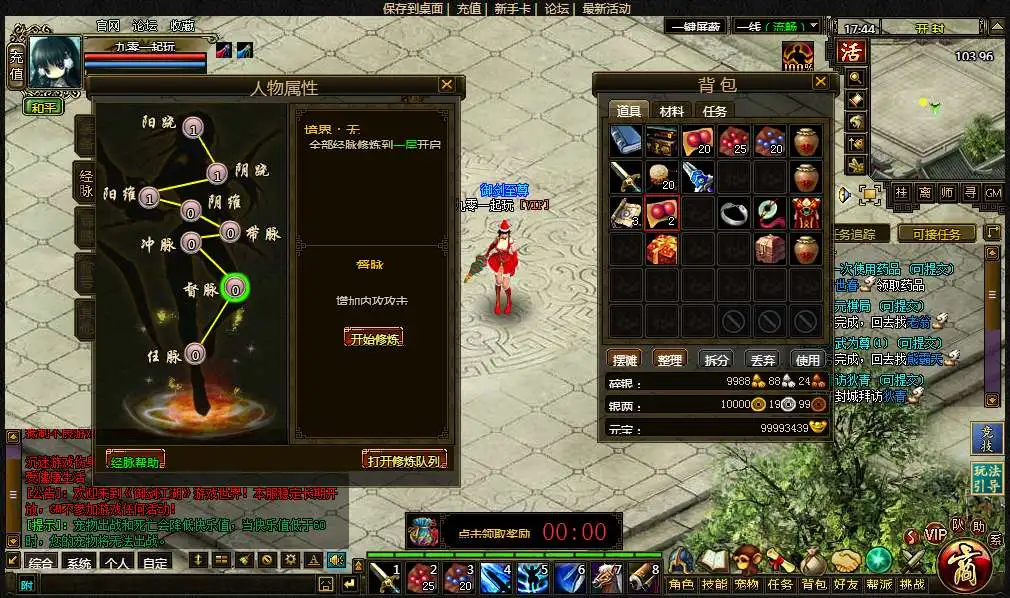Click the 整理 sort button in backpack

pos(669,360)
